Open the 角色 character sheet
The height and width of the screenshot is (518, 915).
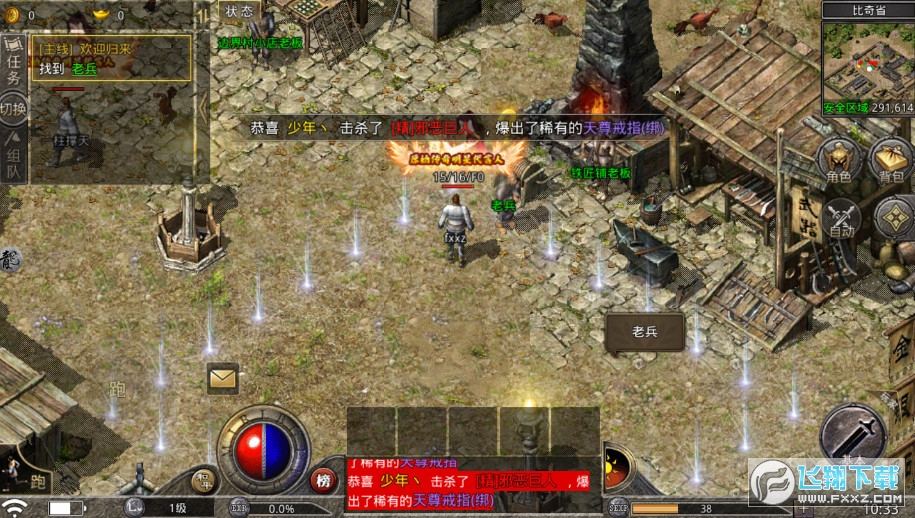tap(838, 160)
